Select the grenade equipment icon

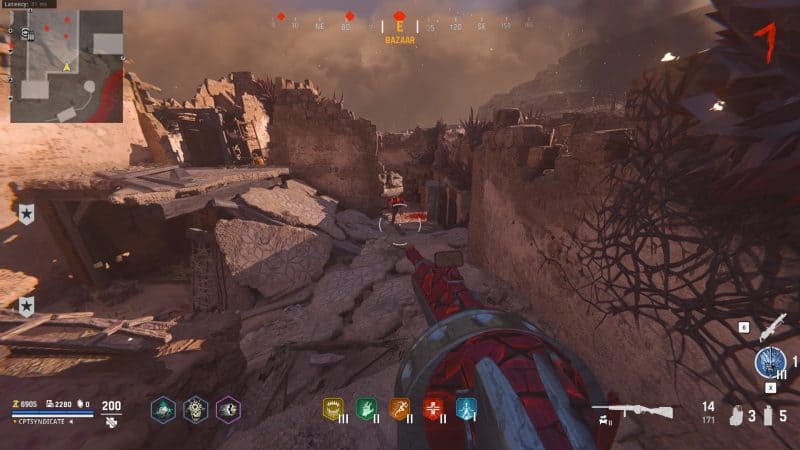(x=737, y=415)
